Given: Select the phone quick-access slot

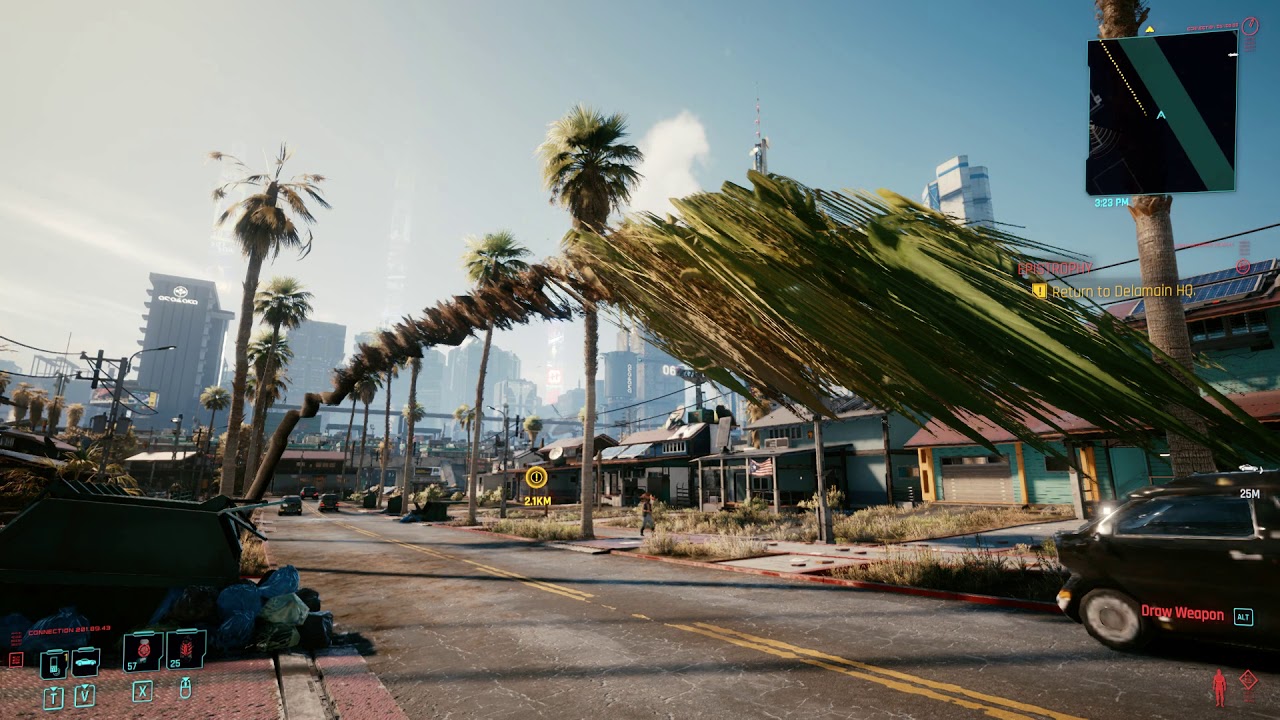Looking at the screenshot, I should pos(53,663).
